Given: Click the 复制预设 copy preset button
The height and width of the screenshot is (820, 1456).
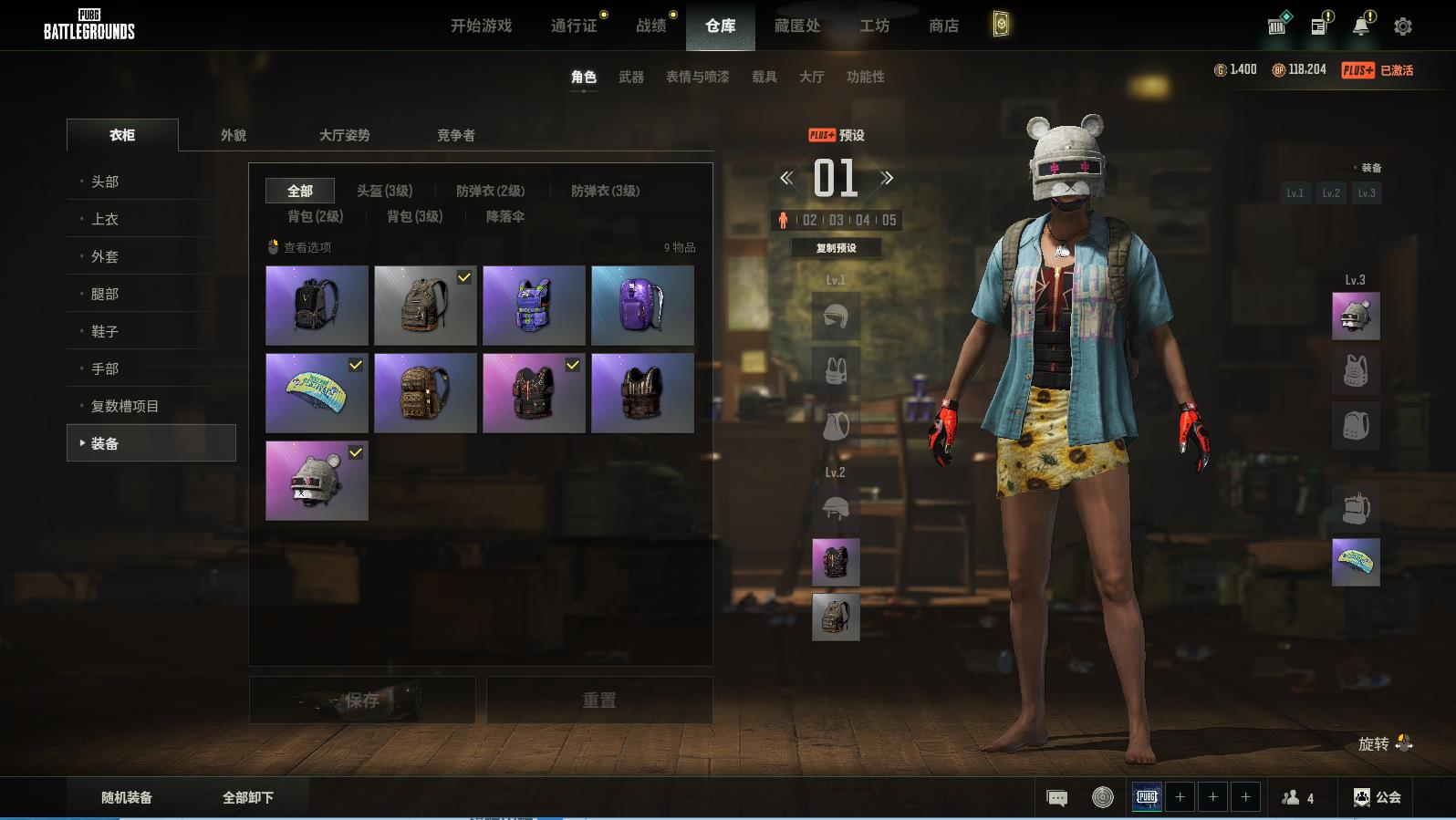Looking at the screenshot, I should (836, 248).
